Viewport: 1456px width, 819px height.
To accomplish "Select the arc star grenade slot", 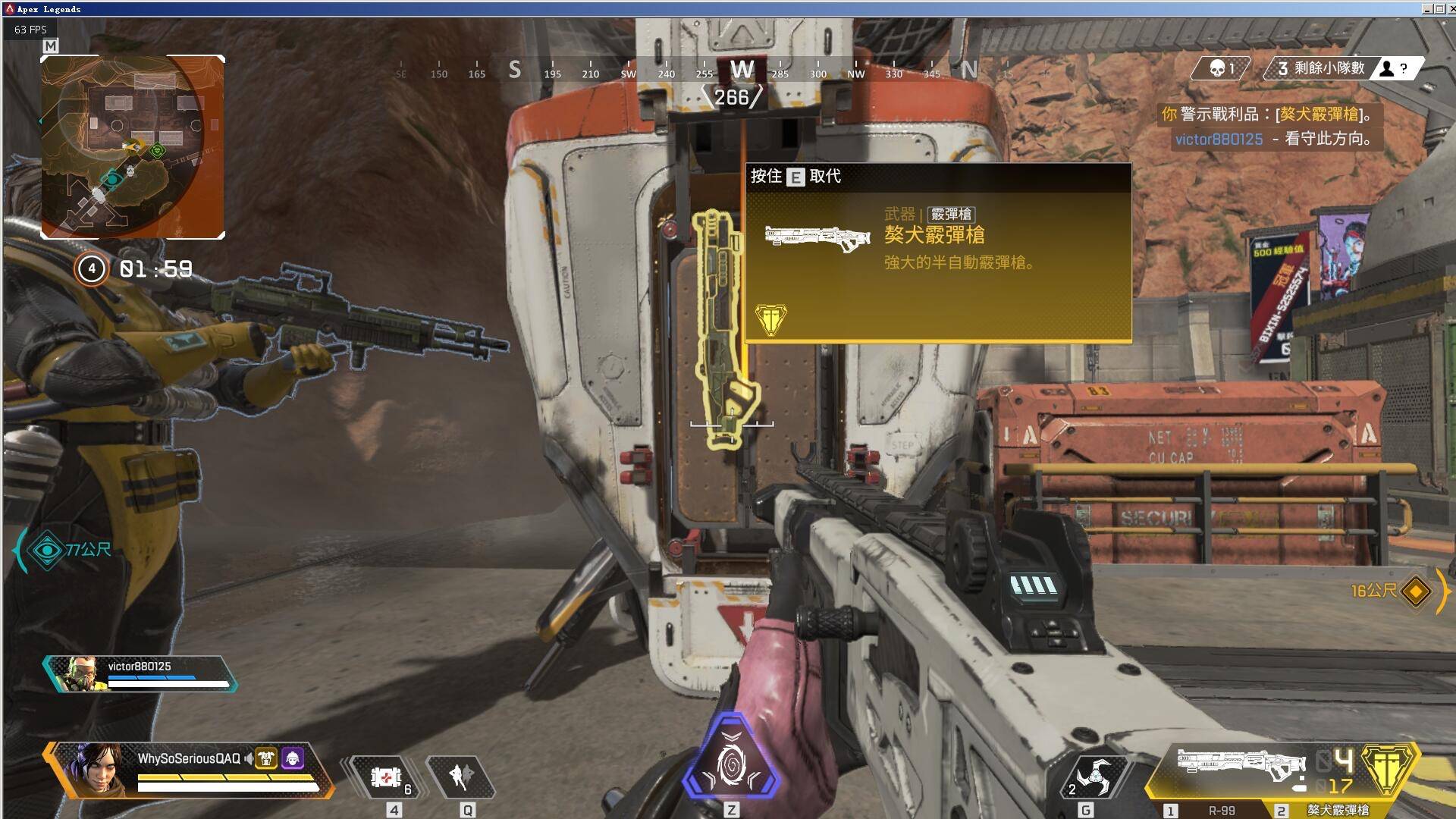I will point(1092,777).
